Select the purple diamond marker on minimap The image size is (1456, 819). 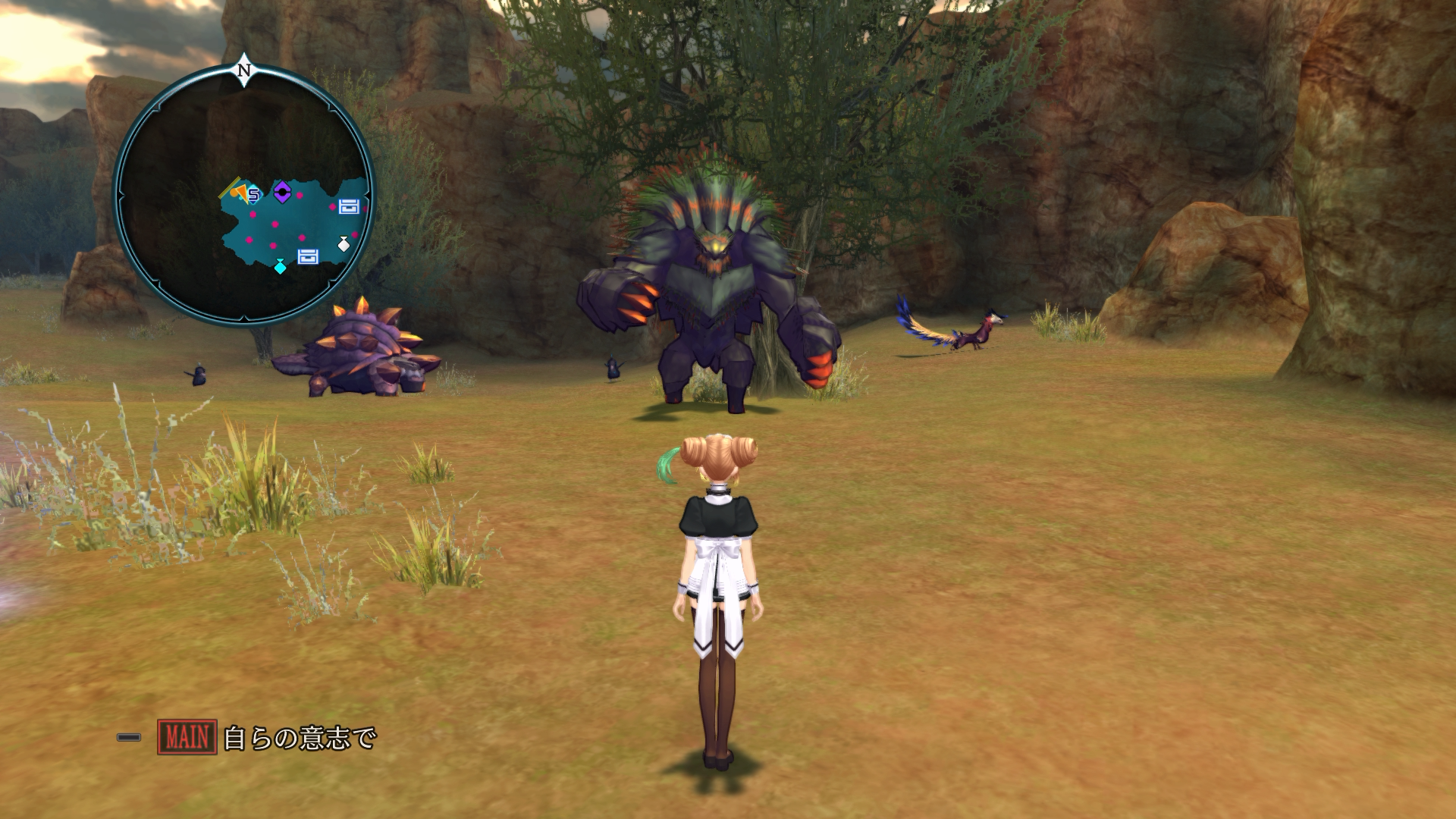pos(282,193)
